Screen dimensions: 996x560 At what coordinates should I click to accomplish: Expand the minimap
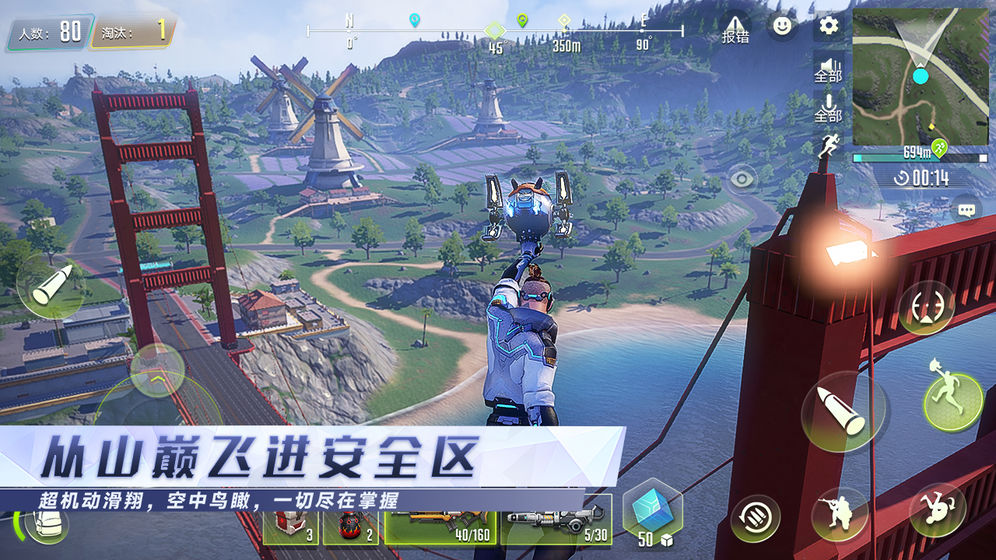point(919,78)
